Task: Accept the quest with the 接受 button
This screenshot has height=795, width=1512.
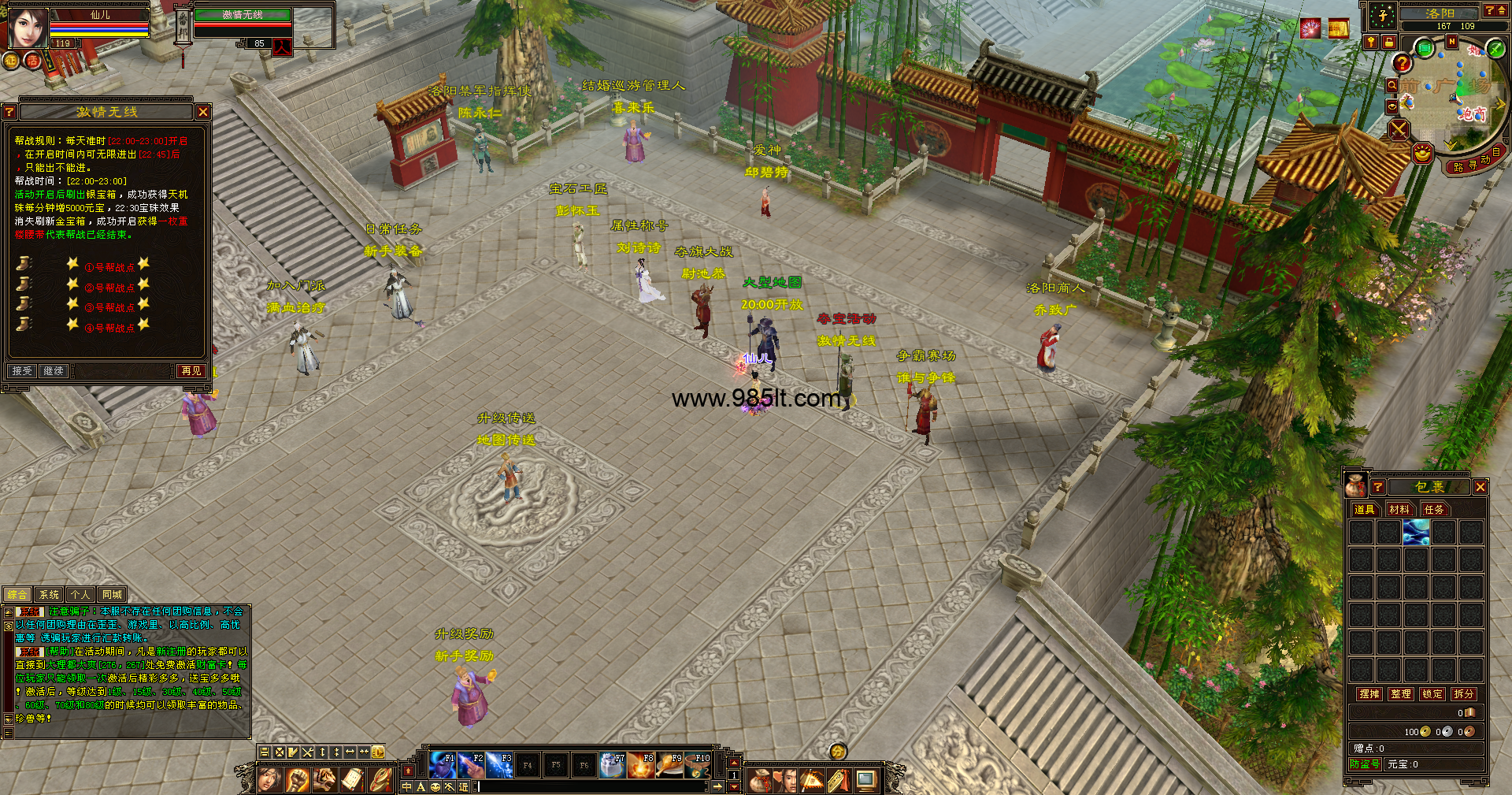Action: pos(22,370)
